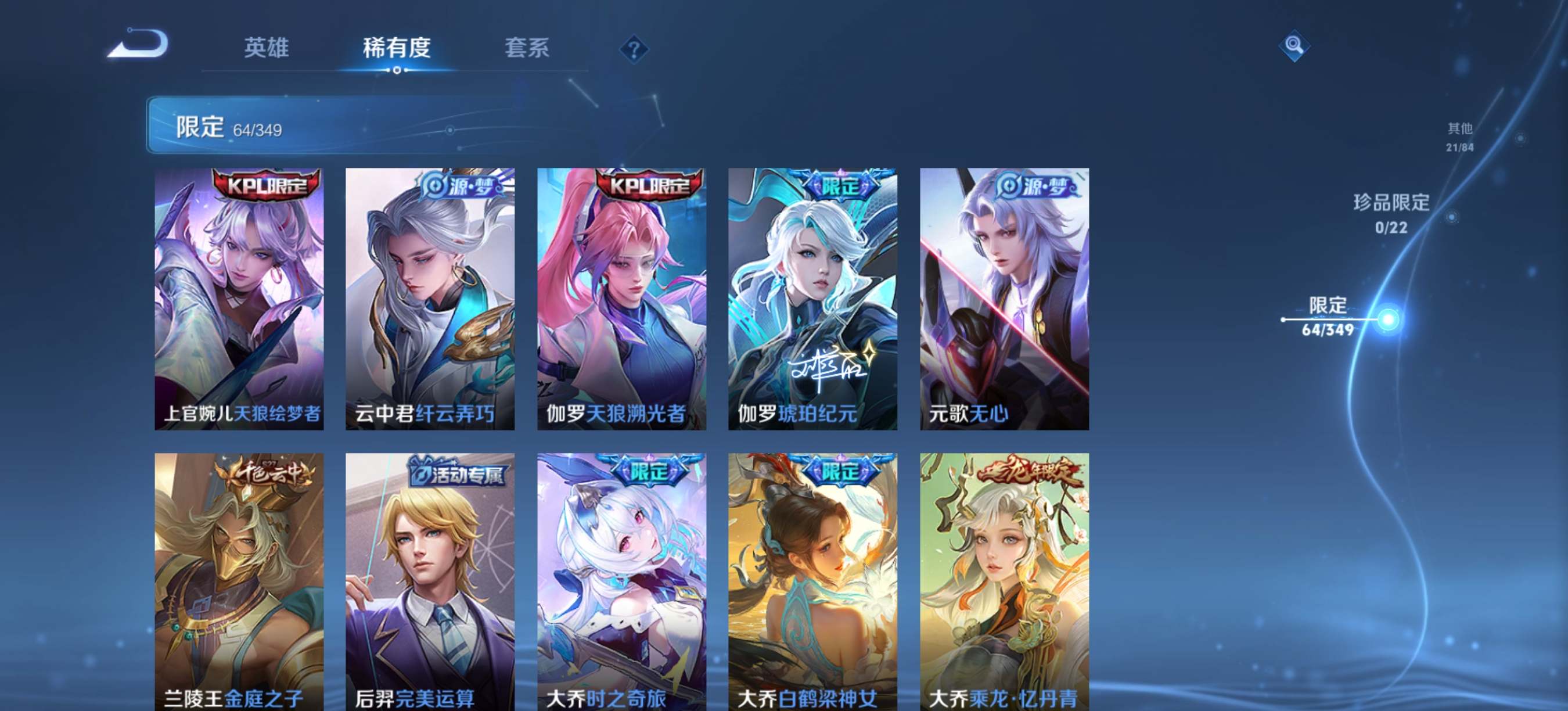View 元歌 无心 skin card
Viewport: 1568px width, 711px height.
point(1004,299)
